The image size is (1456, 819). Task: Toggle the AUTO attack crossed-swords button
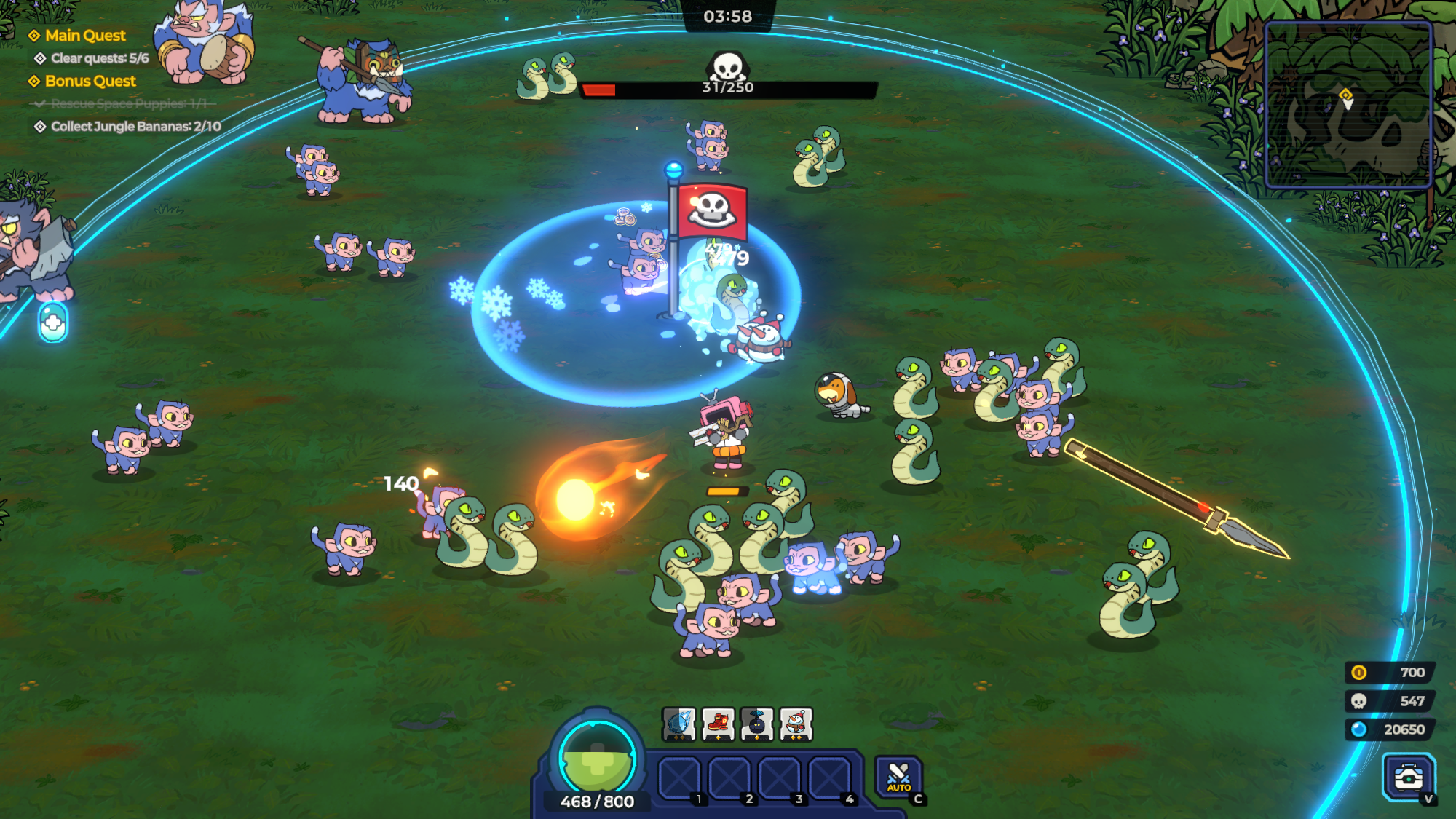click(x=898, y=777)
